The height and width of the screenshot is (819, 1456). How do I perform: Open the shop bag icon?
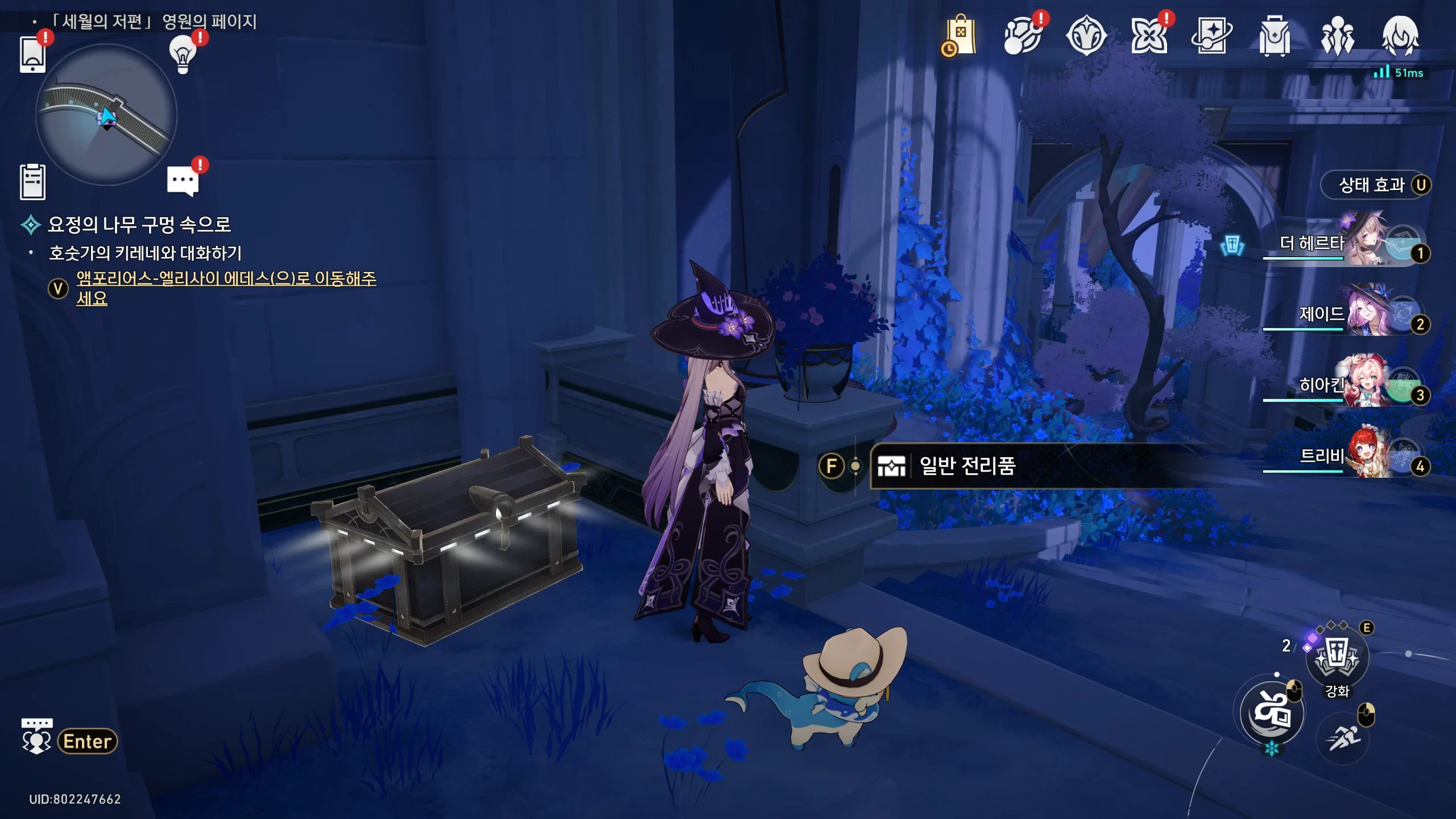click(959, 36)
